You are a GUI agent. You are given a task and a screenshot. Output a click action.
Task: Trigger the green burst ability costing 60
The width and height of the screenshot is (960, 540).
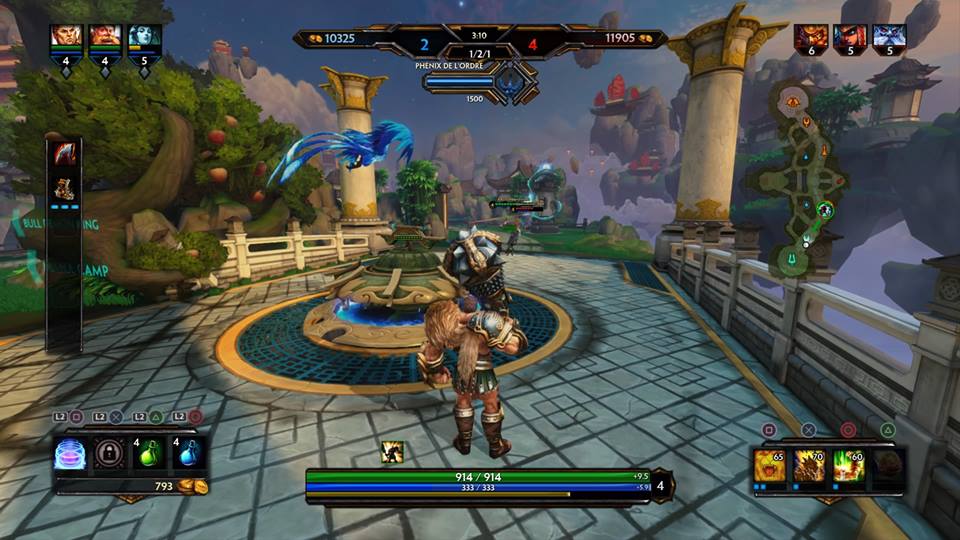(849, 465)
